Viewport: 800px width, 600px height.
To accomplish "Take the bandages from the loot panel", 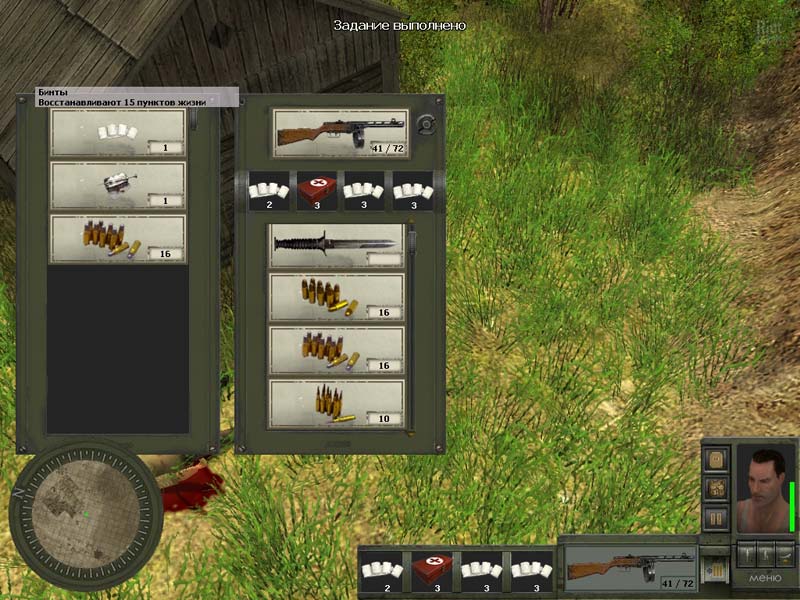I will [x=117, y=132].
